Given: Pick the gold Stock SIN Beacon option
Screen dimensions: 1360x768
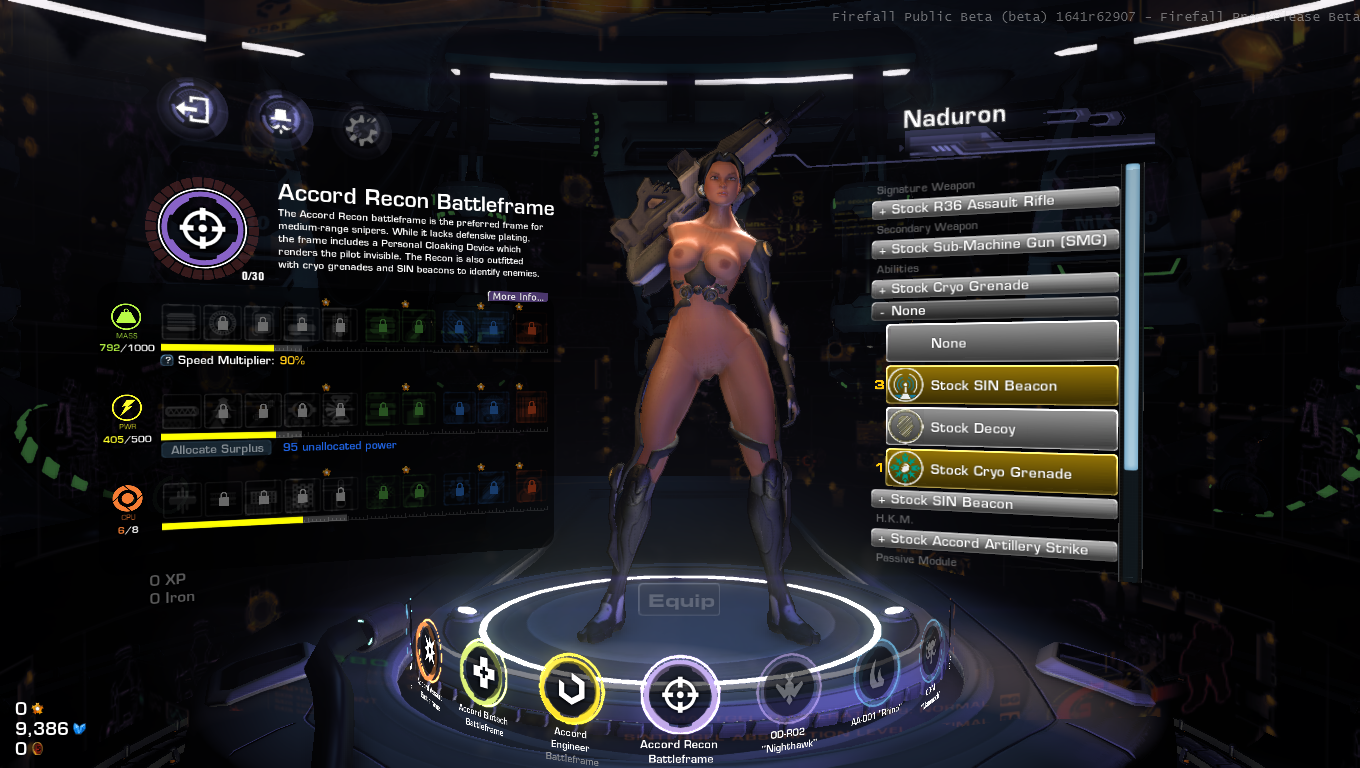Looking at the screenshot, I should [1001, 385].
